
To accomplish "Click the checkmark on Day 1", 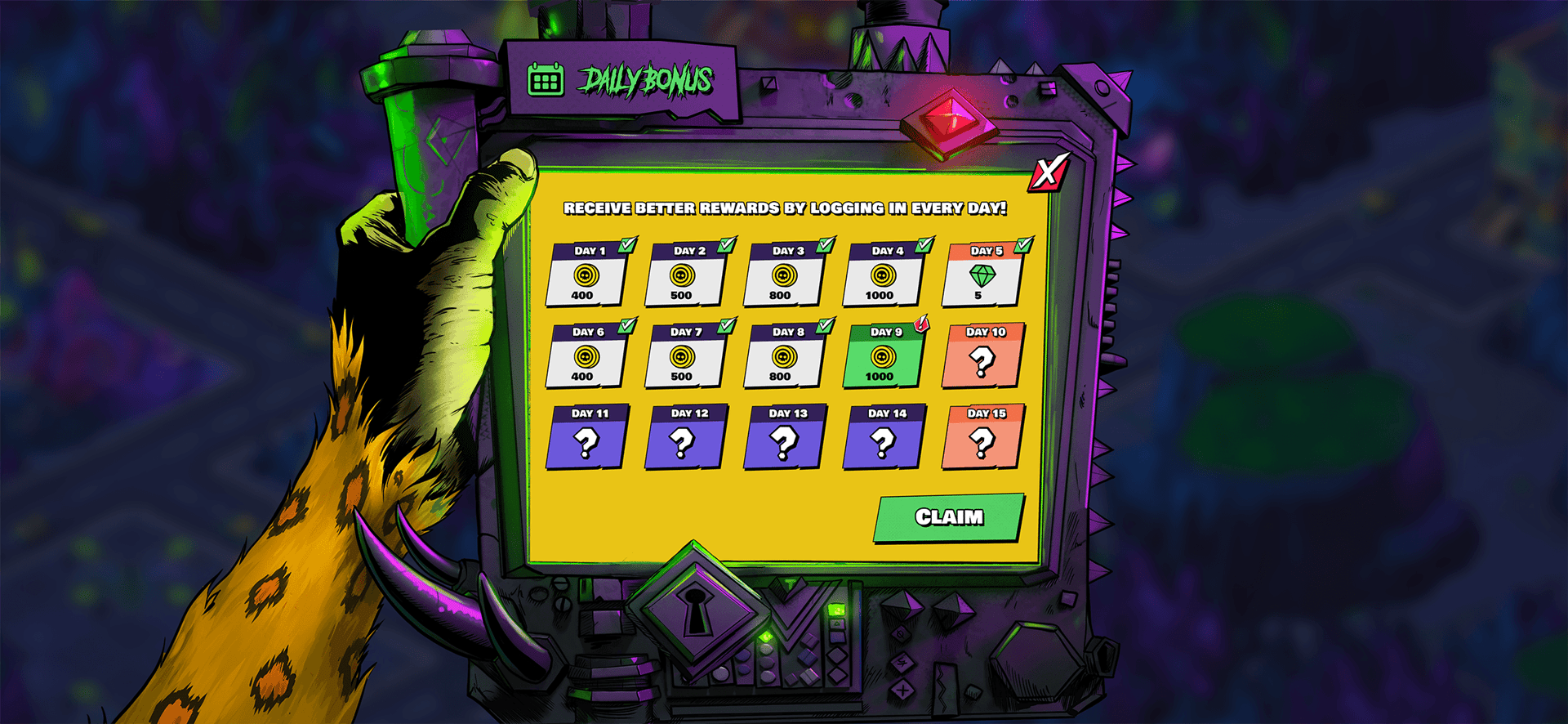I will 626,244.
